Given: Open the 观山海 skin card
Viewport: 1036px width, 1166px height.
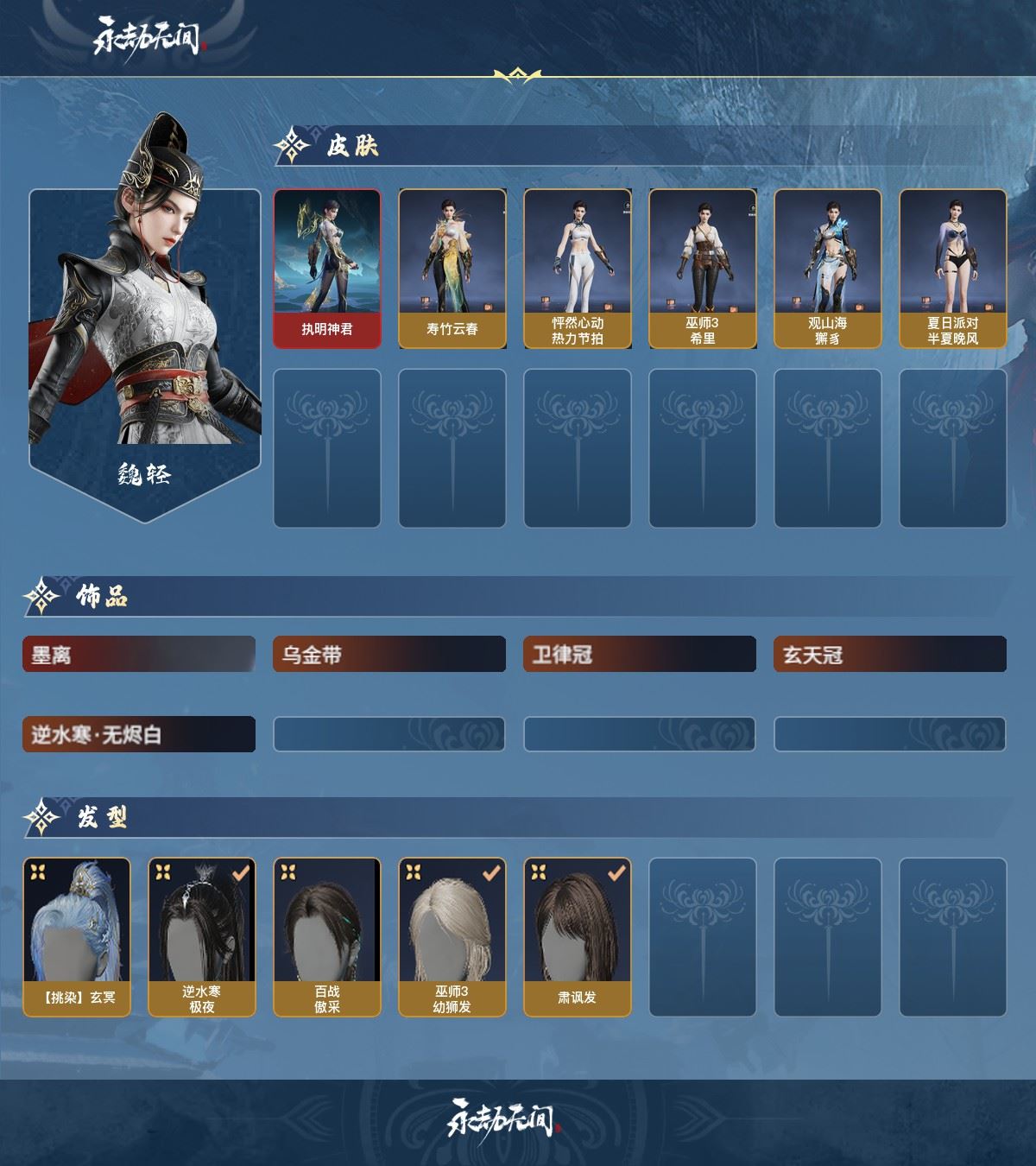Looking at the screenshot, I should (827, 269).
